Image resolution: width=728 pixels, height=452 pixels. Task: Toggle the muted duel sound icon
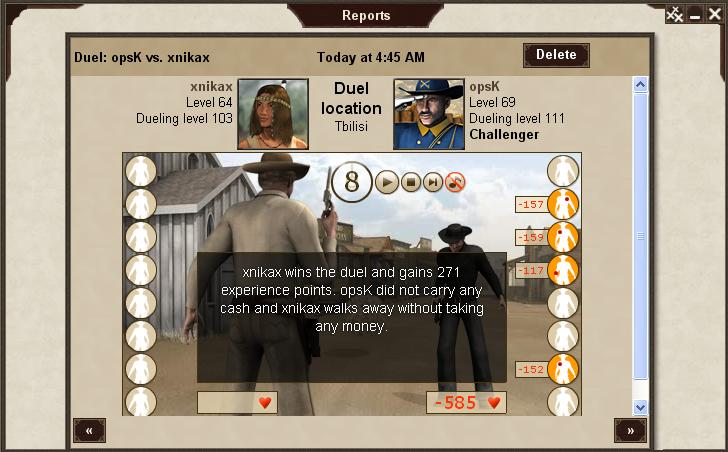(x=456, y=182)
